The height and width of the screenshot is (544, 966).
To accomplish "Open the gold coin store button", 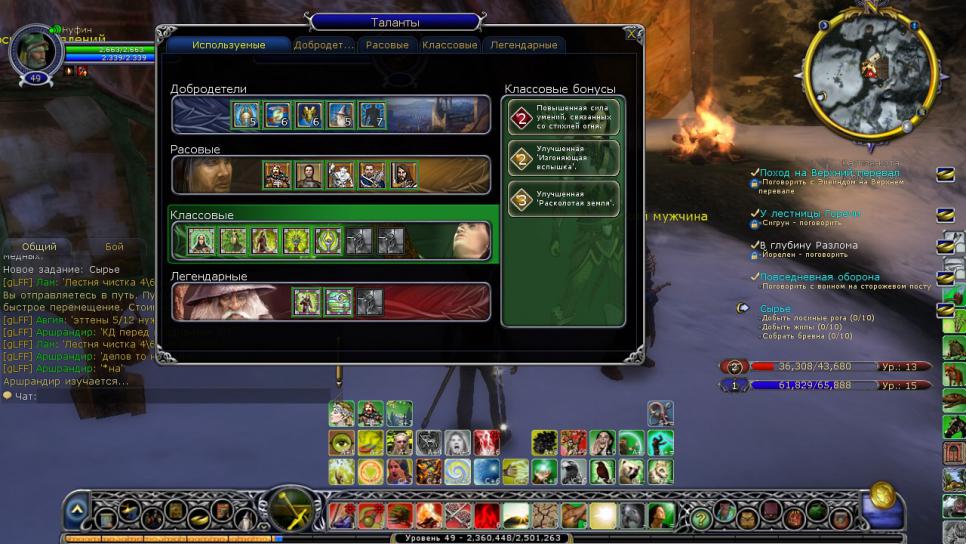I will 882,494.
